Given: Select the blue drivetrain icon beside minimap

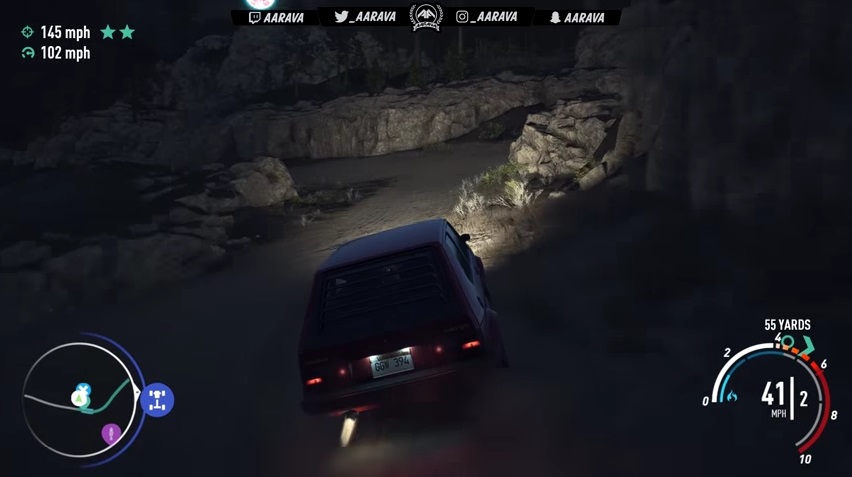Looking at the screenshot, I should coord(157,400).
